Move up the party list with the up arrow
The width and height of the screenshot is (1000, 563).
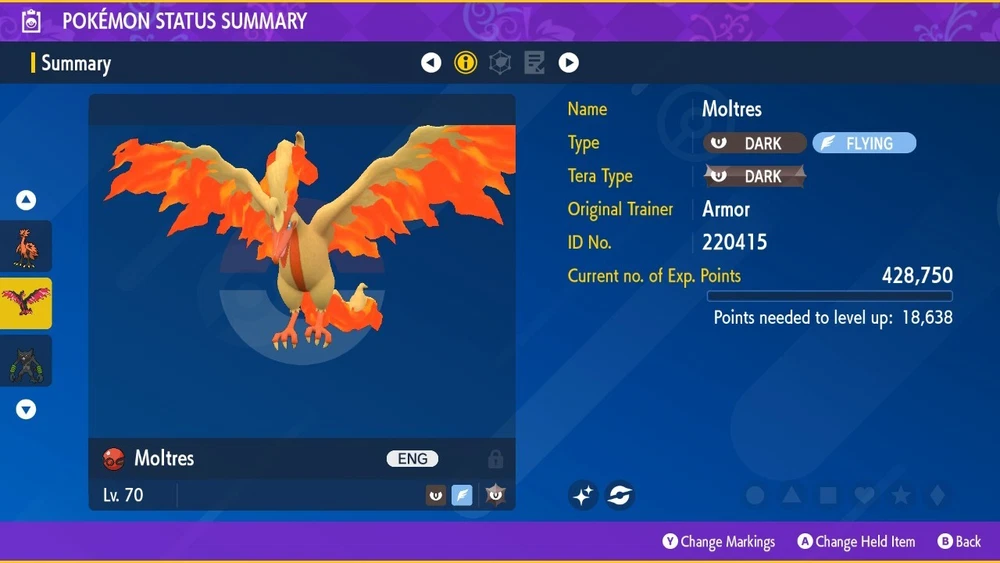(26, 200)
